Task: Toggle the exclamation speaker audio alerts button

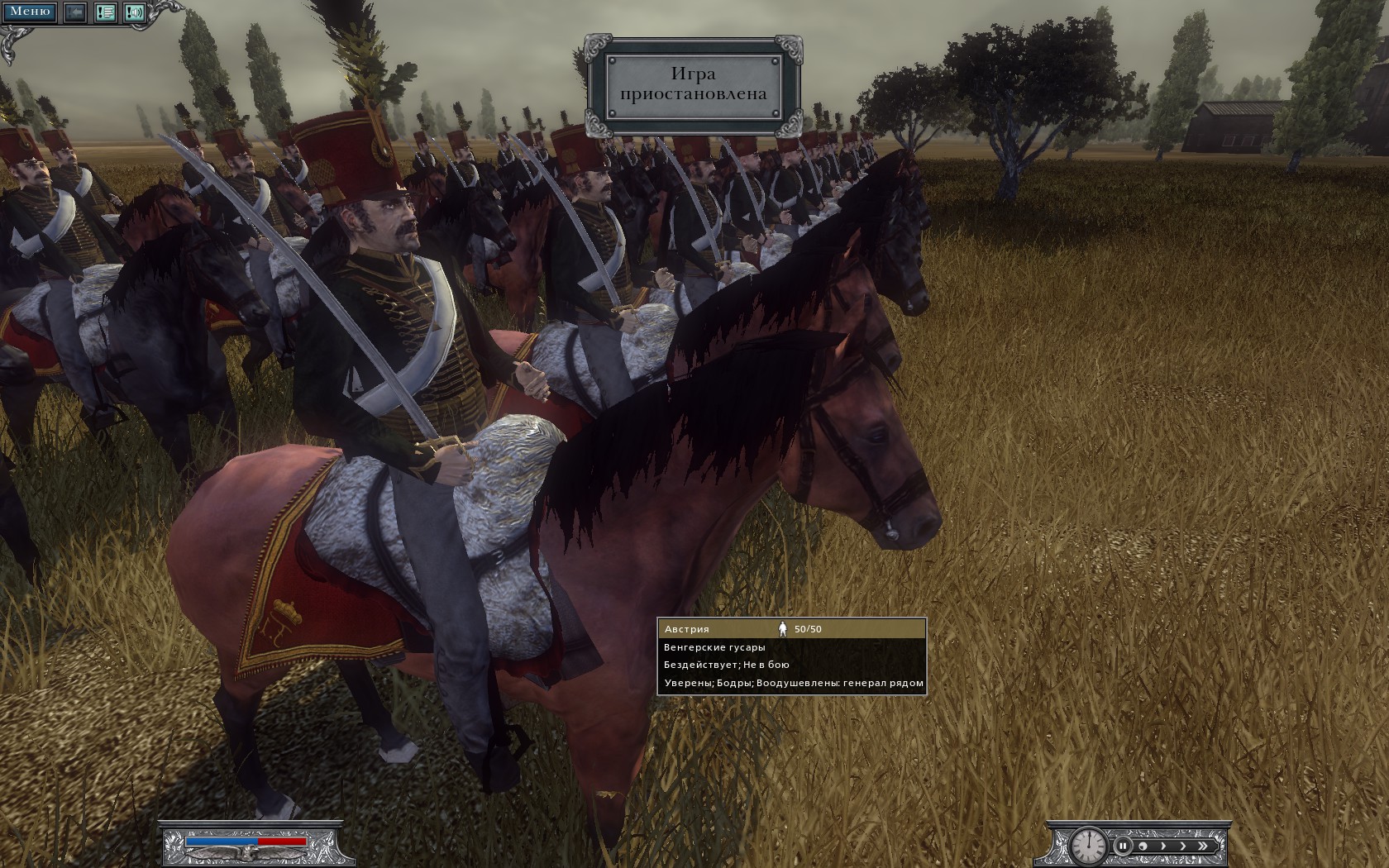Action: tap(134, 12)
